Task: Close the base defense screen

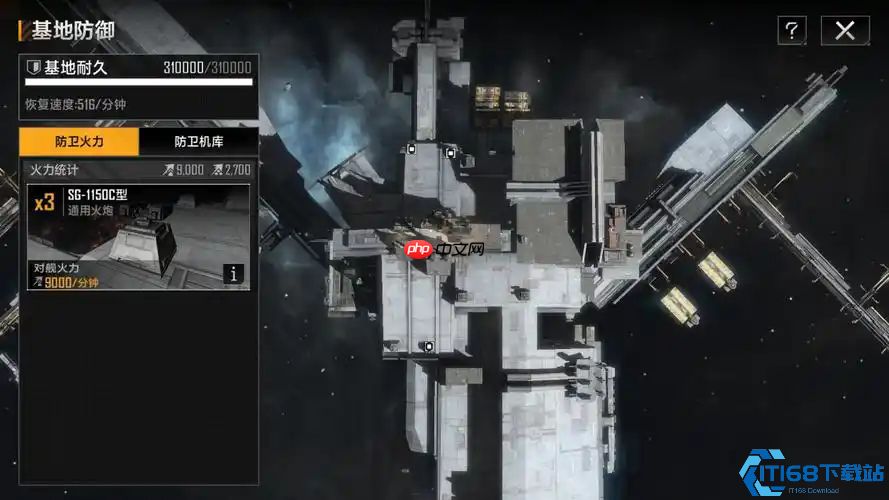Action: [845, 31]
